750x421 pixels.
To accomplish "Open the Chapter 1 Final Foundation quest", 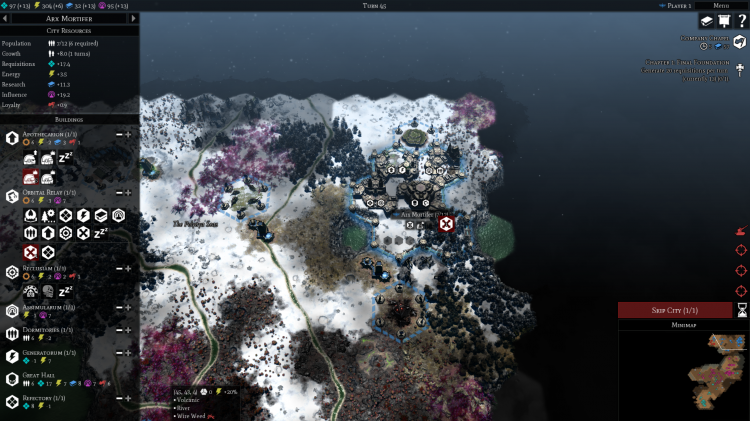I will [x=739, y=69].
